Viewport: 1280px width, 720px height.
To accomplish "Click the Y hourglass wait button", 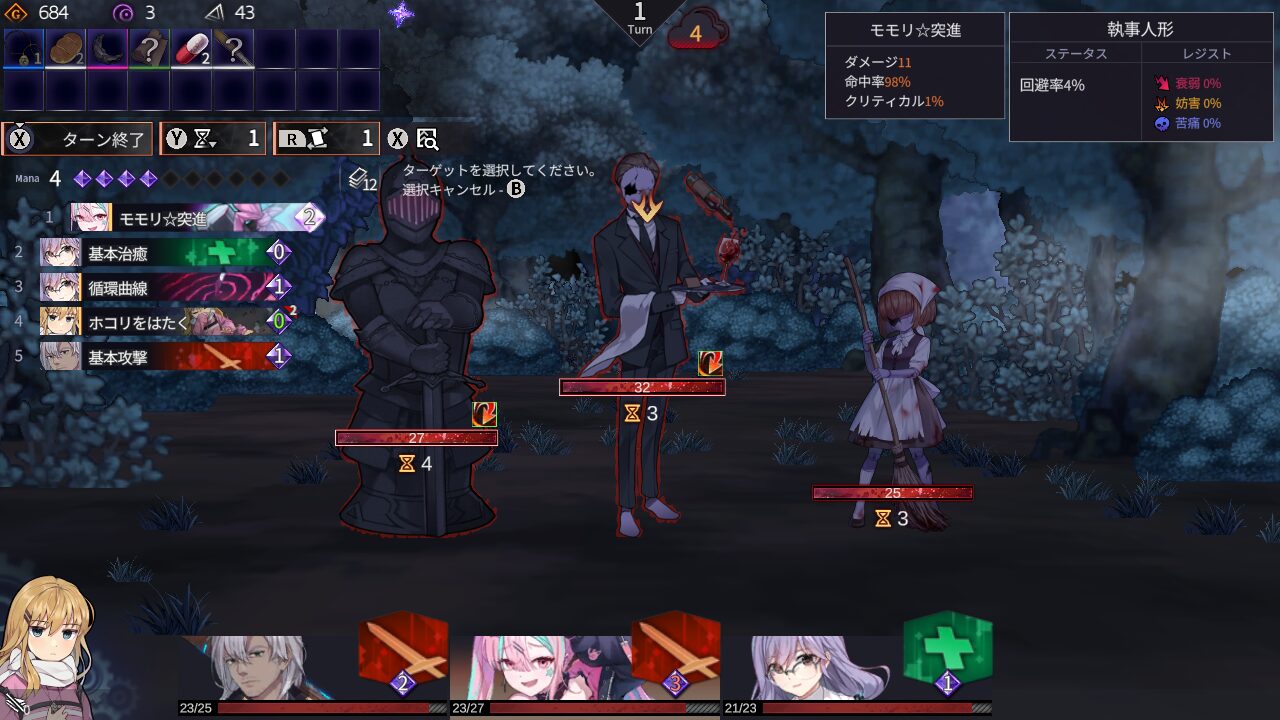I will pyautogui.click(x=212, y=139).
